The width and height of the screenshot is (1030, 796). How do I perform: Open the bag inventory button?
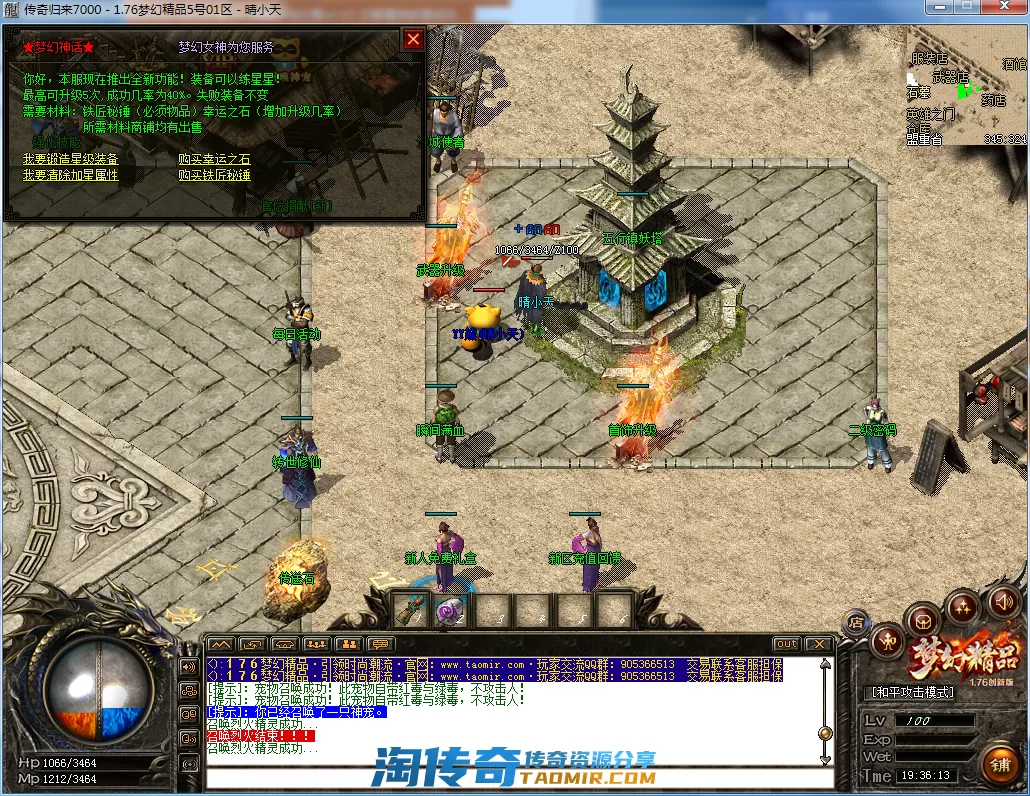click(x=925, y=620)
